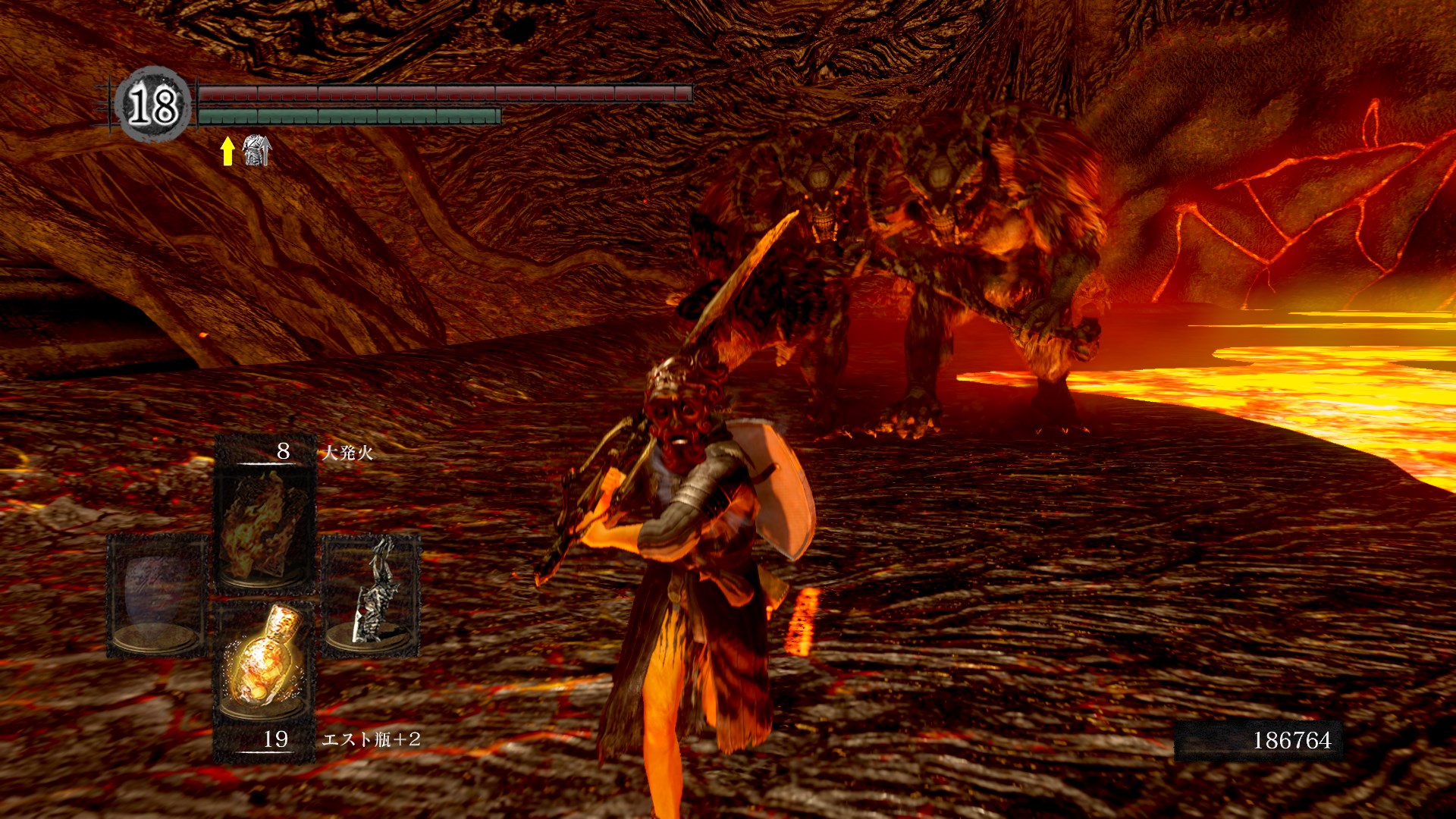Select the Estus Flask +2 item slot
The width and height of the screenshot is (1456, 819).
pos(265,661)
